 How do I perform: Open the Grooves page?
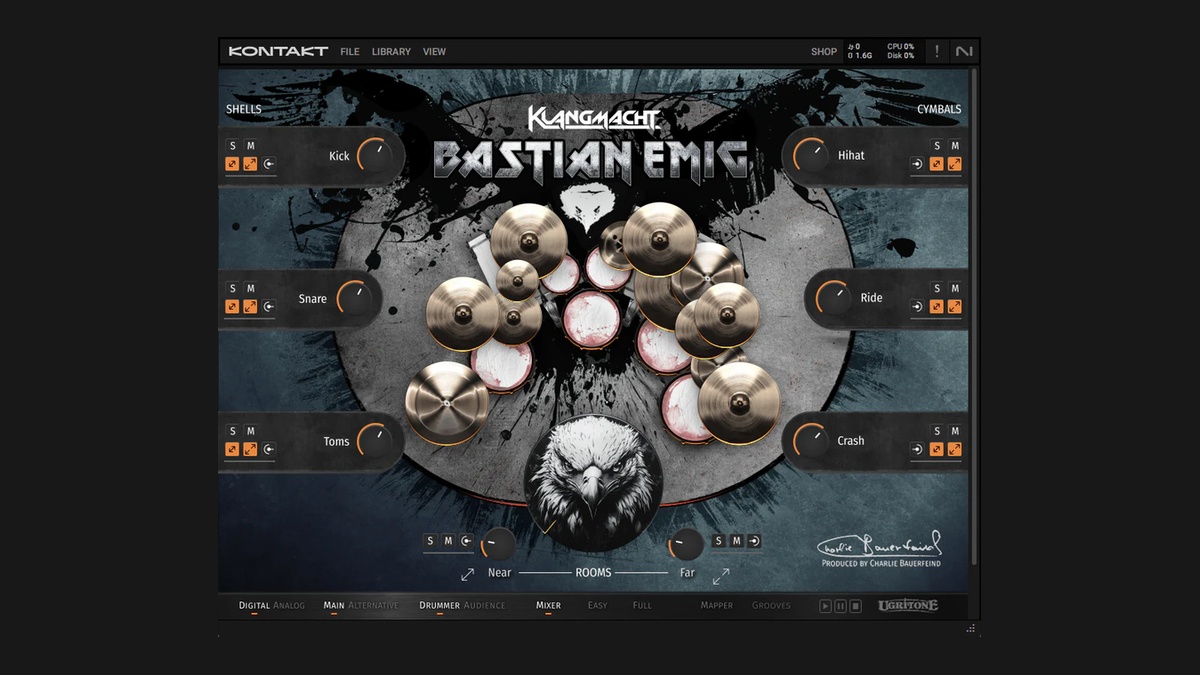[x=771, y=605]
